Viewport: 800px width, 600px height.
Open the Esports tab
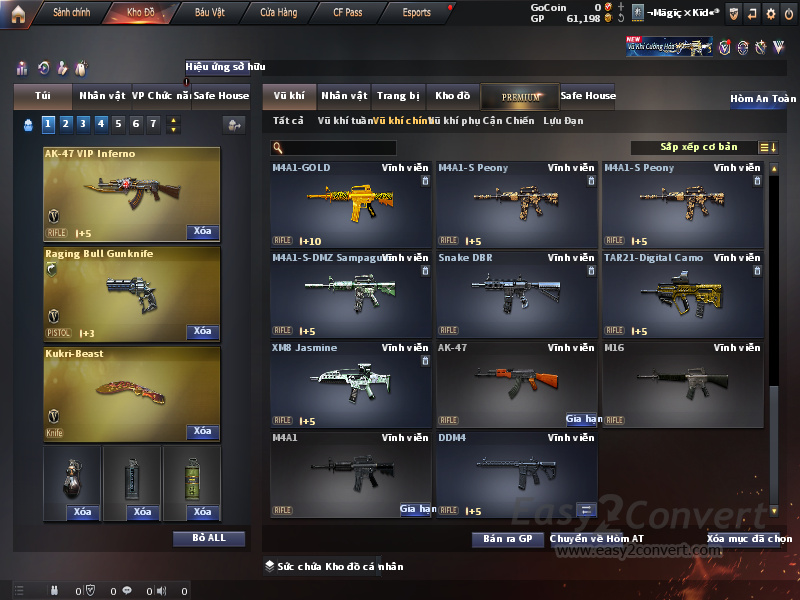416,13
